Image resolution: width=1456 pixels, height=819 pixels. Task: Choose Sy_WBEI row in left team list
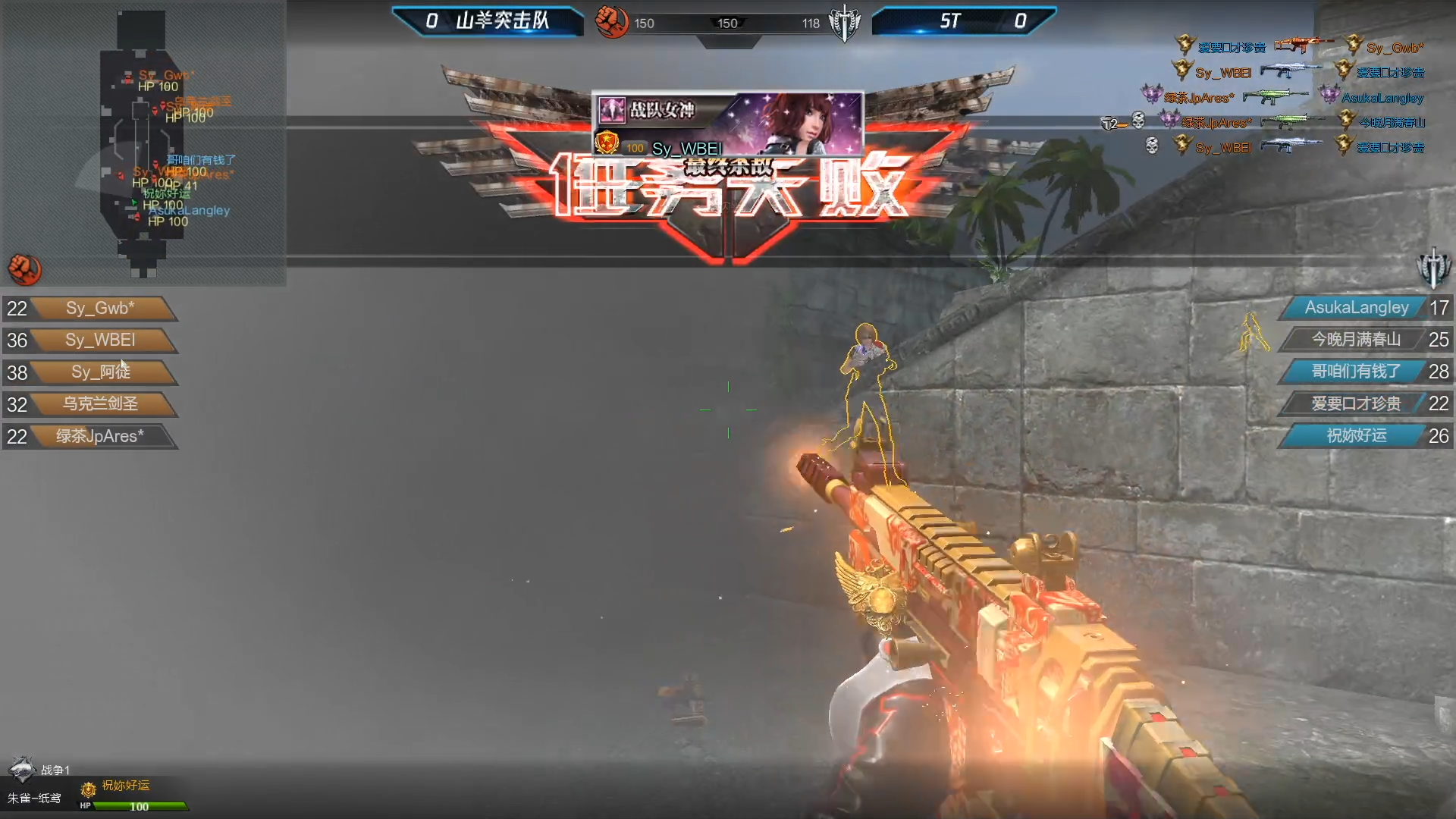click(100, 340)
